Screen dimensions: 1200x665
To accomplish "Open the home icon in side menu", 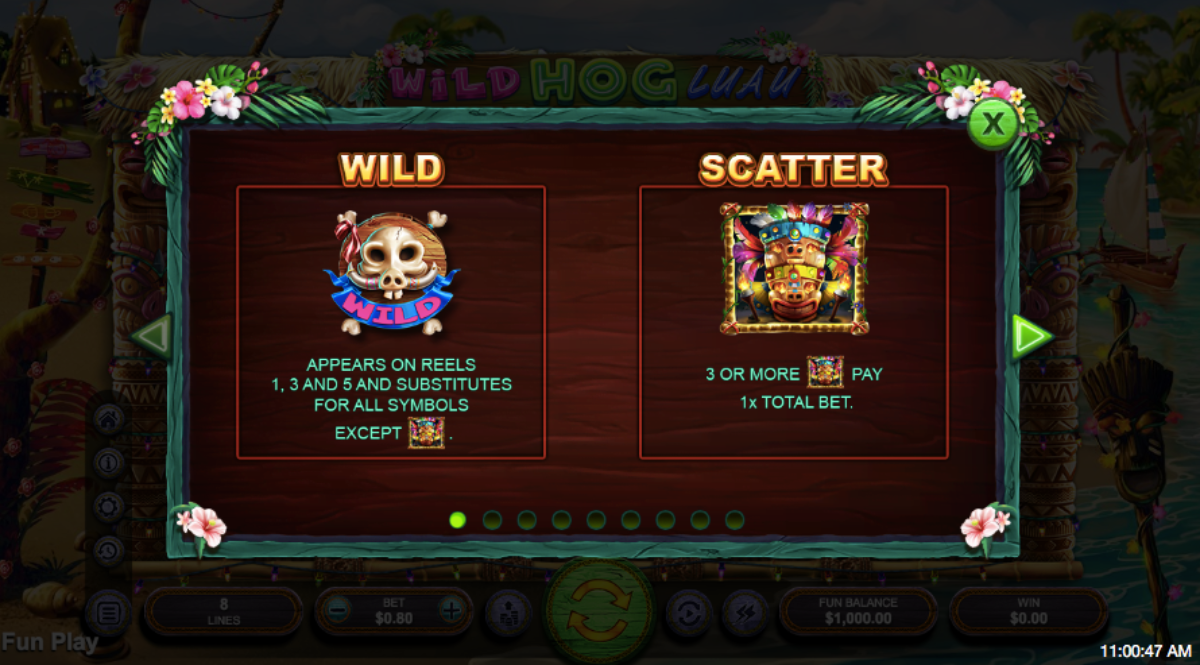I will point(108,418).
